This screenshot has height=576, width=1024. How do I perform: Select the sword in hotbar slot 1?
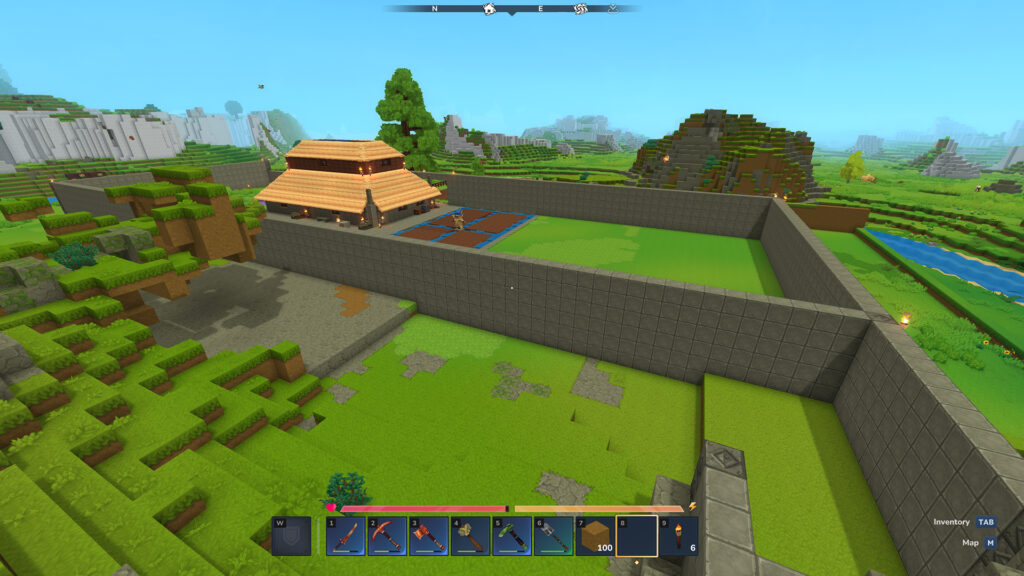(345, 536)
